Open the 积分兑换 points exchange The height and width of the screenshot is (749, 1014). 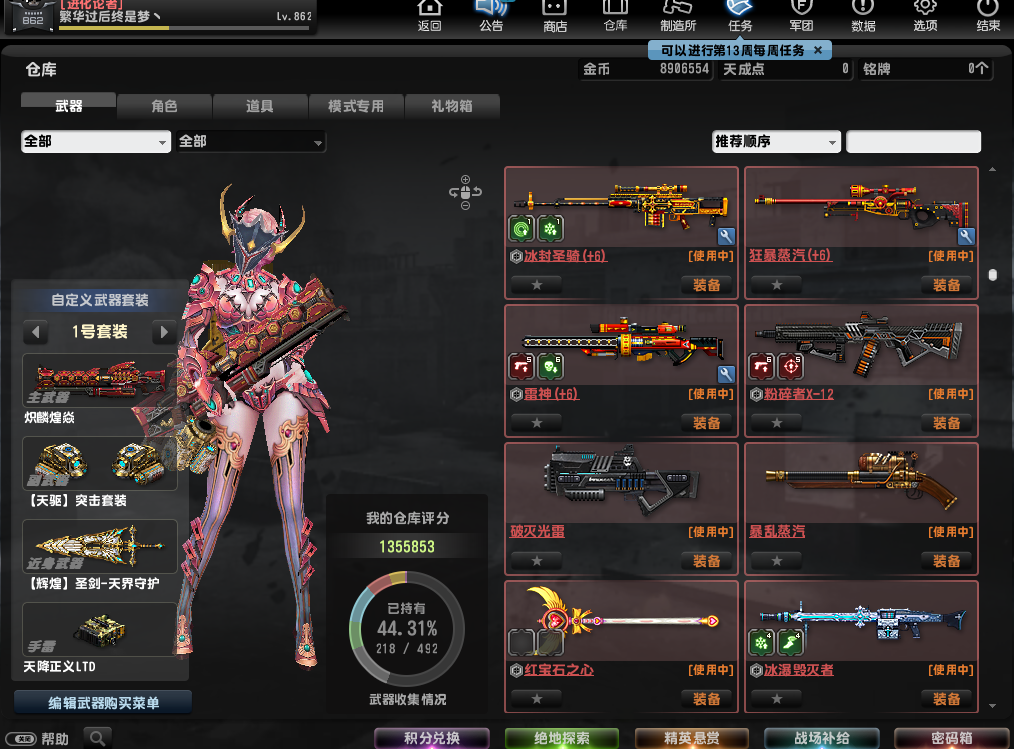click(x=432, y=739)
